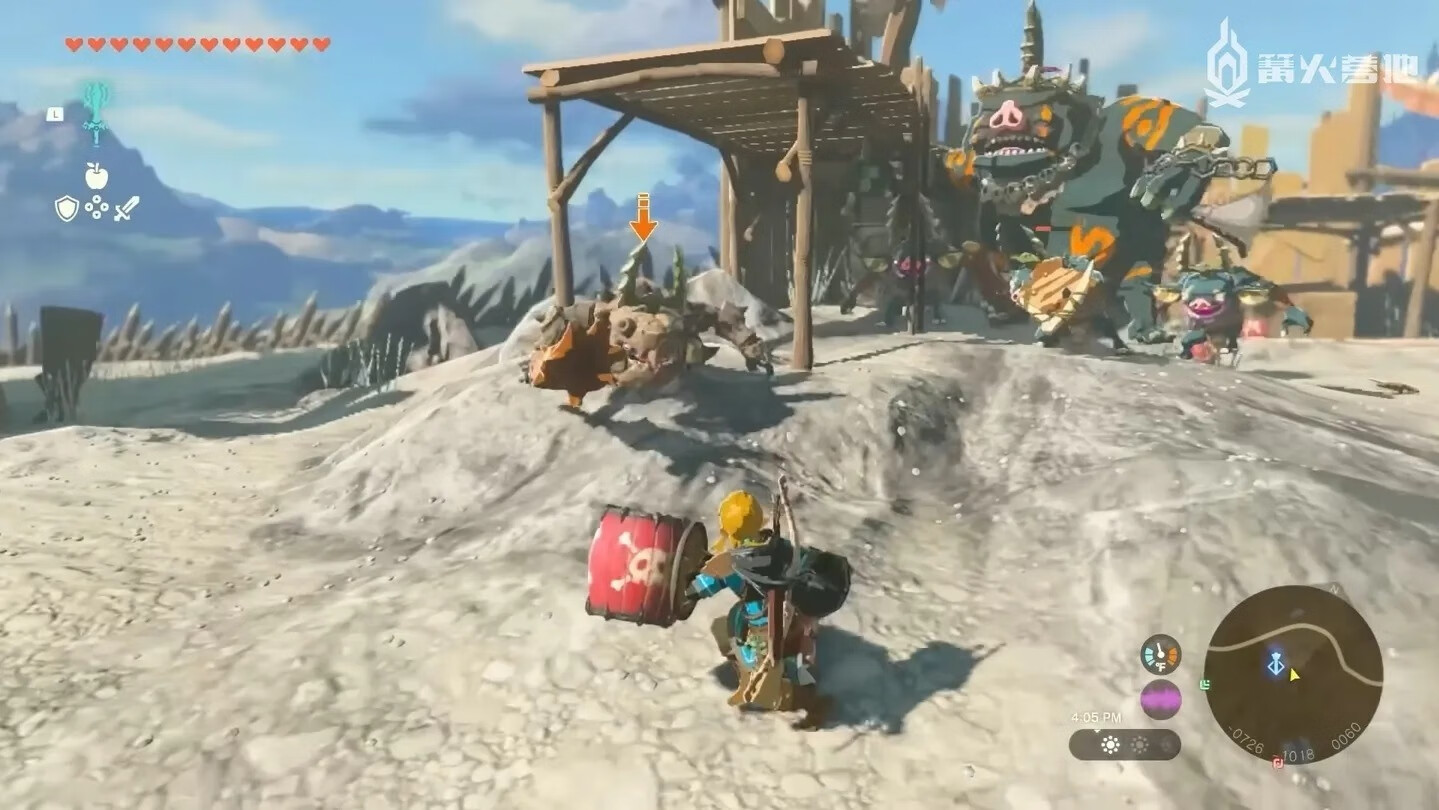Click the watermark logo in the corner
Viewport: 1439px width, 810px height.
pyautogui.click(x=1310, y=64)
